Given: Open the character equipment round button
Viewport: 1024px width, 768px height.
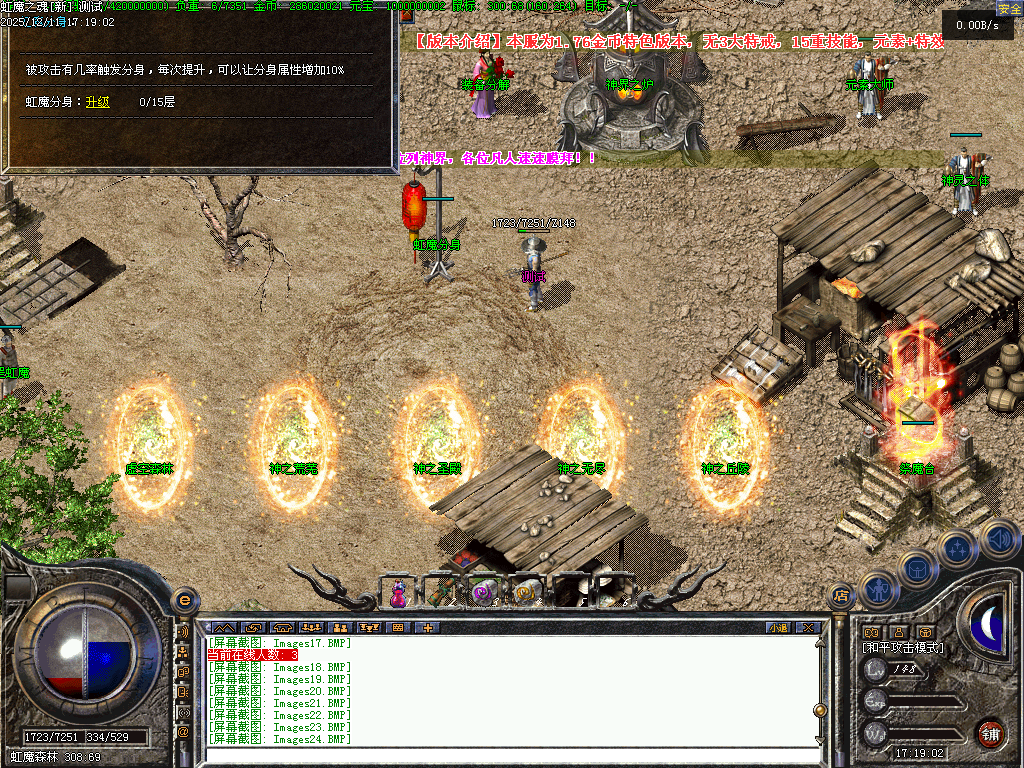Looking at the screenshot, I should pyautogui.click(x=877, y=591).
